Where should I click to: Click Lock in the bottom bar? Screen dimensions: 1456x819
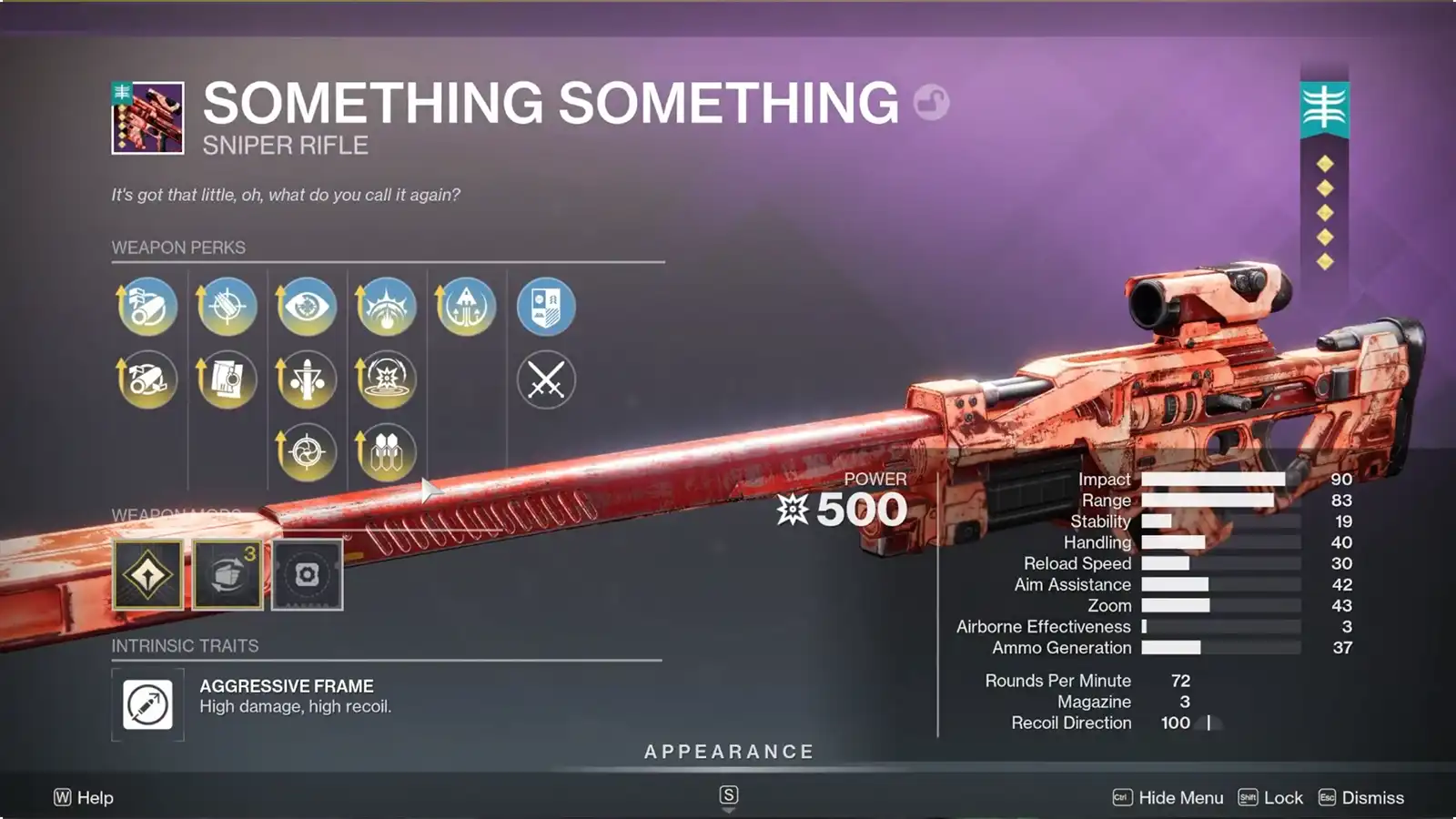(x=1282, y=797)
